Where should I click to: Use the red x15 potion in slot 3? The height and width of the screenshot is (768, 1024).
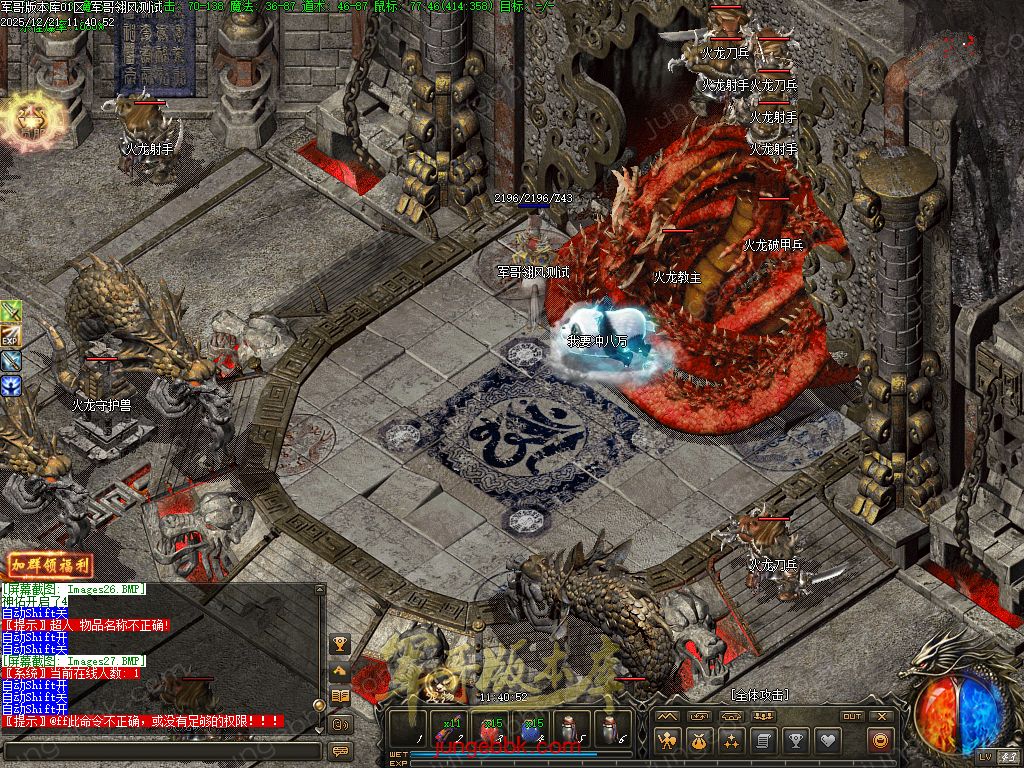click(492, 731)
